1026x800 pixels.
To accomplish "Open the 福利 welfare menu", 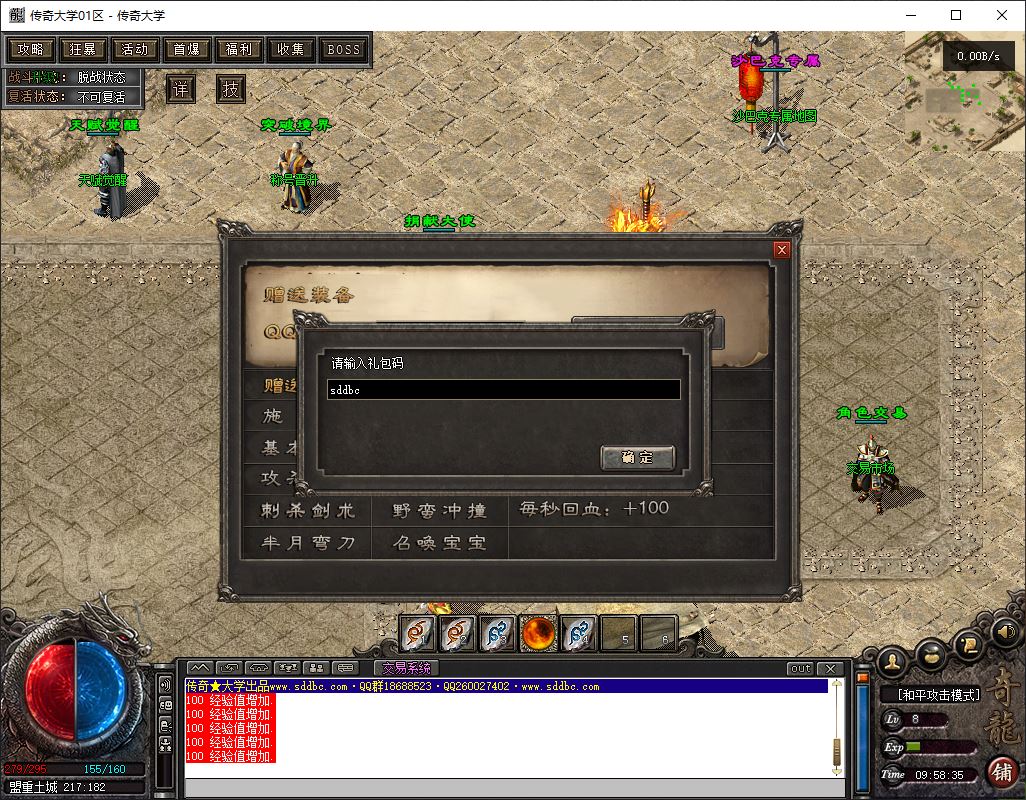I will tap(239, 49).
